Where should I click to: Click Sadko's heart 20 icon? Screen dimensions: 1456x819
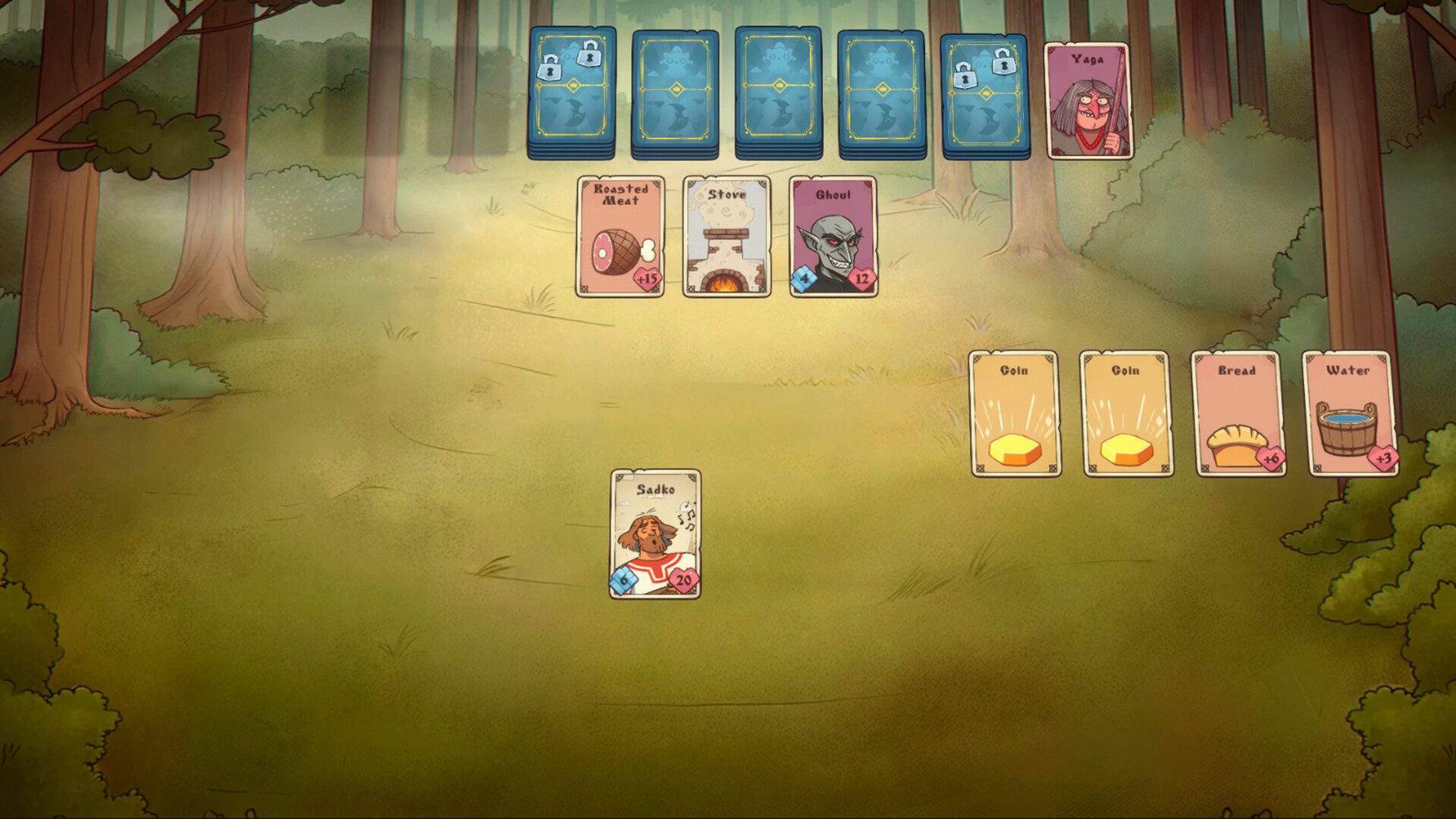(682, 582)
